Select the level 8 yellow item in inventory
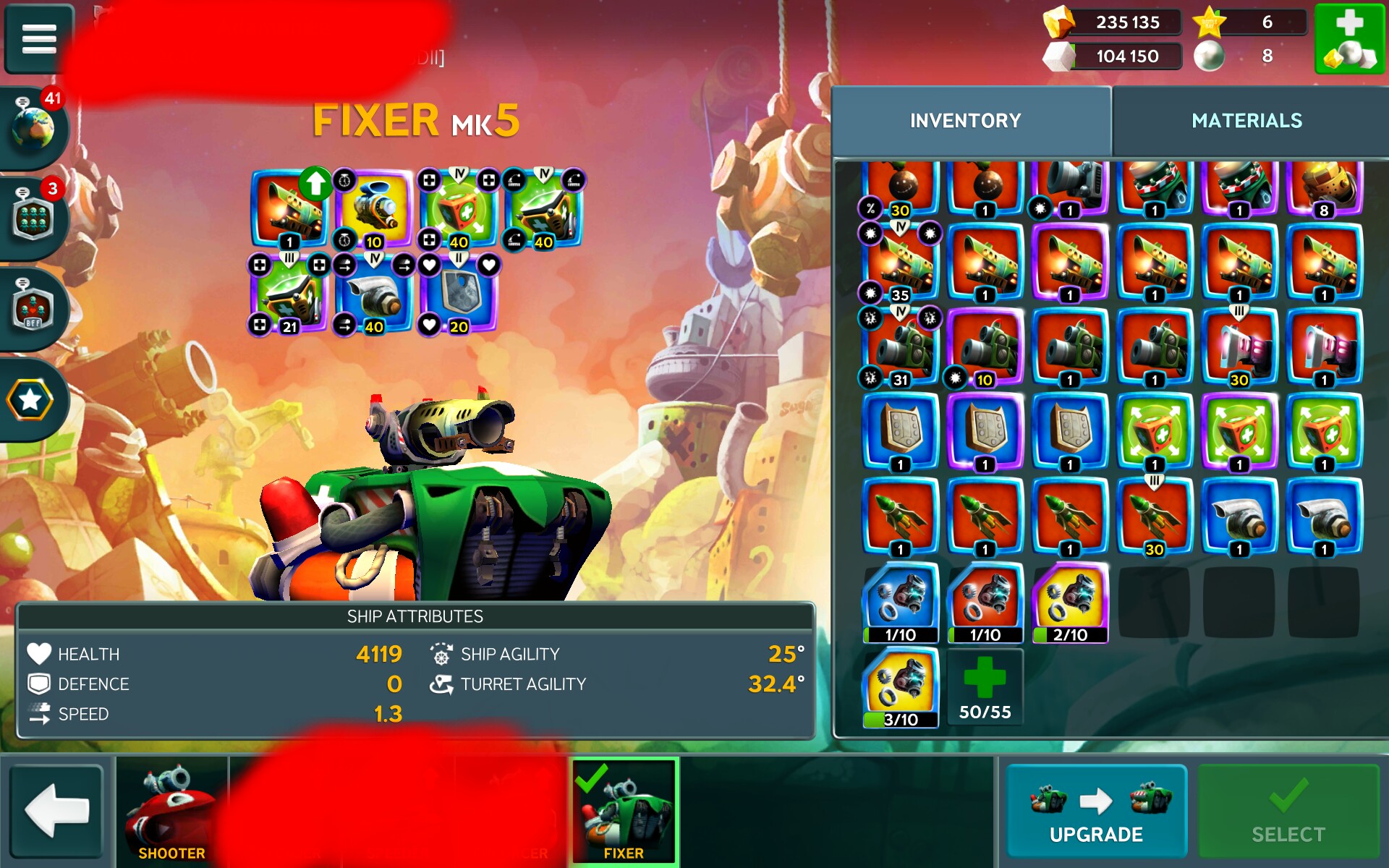Screen dimensions: 1389x868 point(1324,185)
